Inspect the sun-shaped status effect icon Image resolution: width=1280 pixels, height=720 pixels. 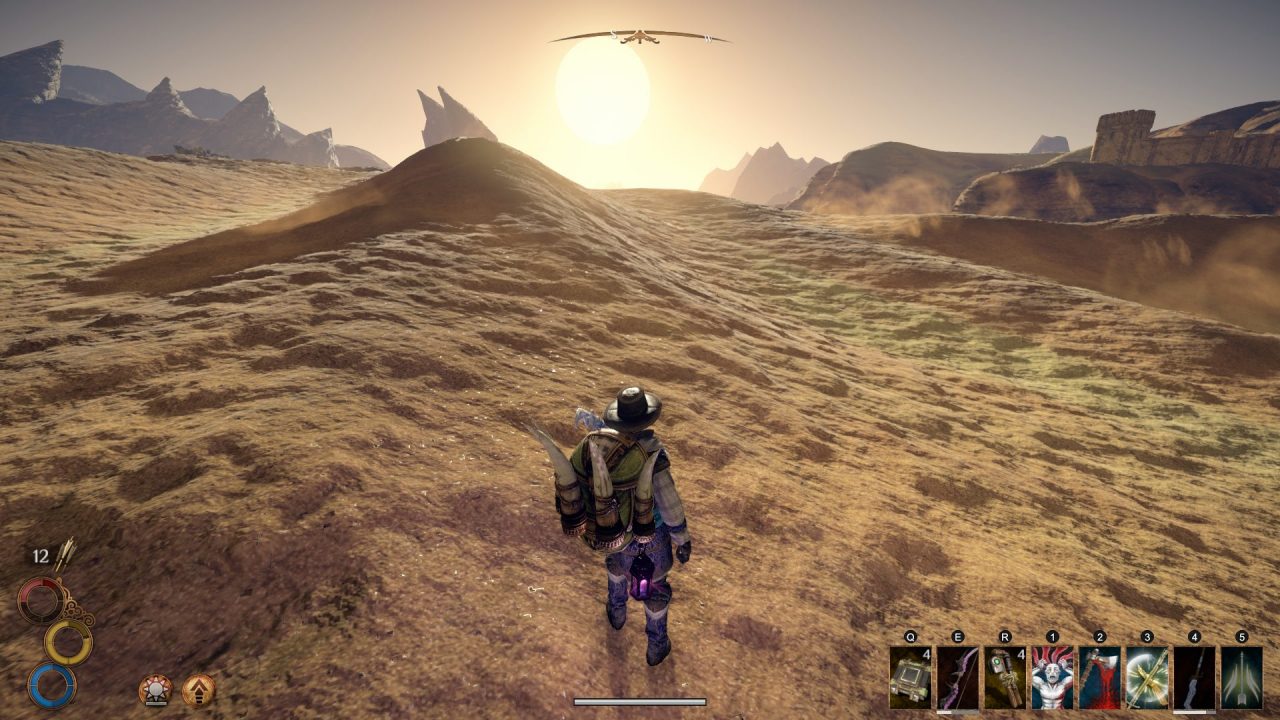pyautogui.click(x=155, y=690)
